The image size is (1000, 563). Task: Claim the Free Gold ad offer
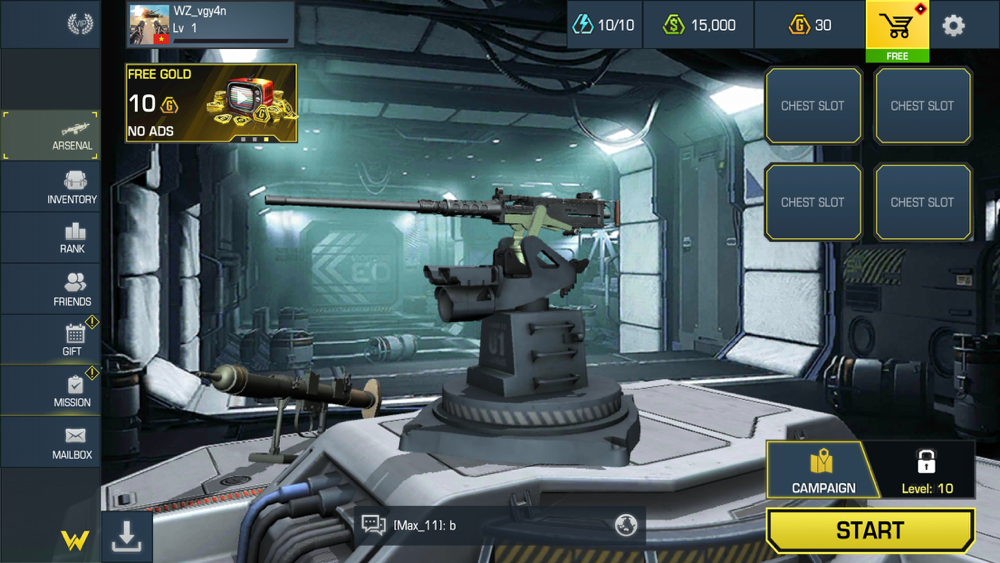(x=211, y=103)
